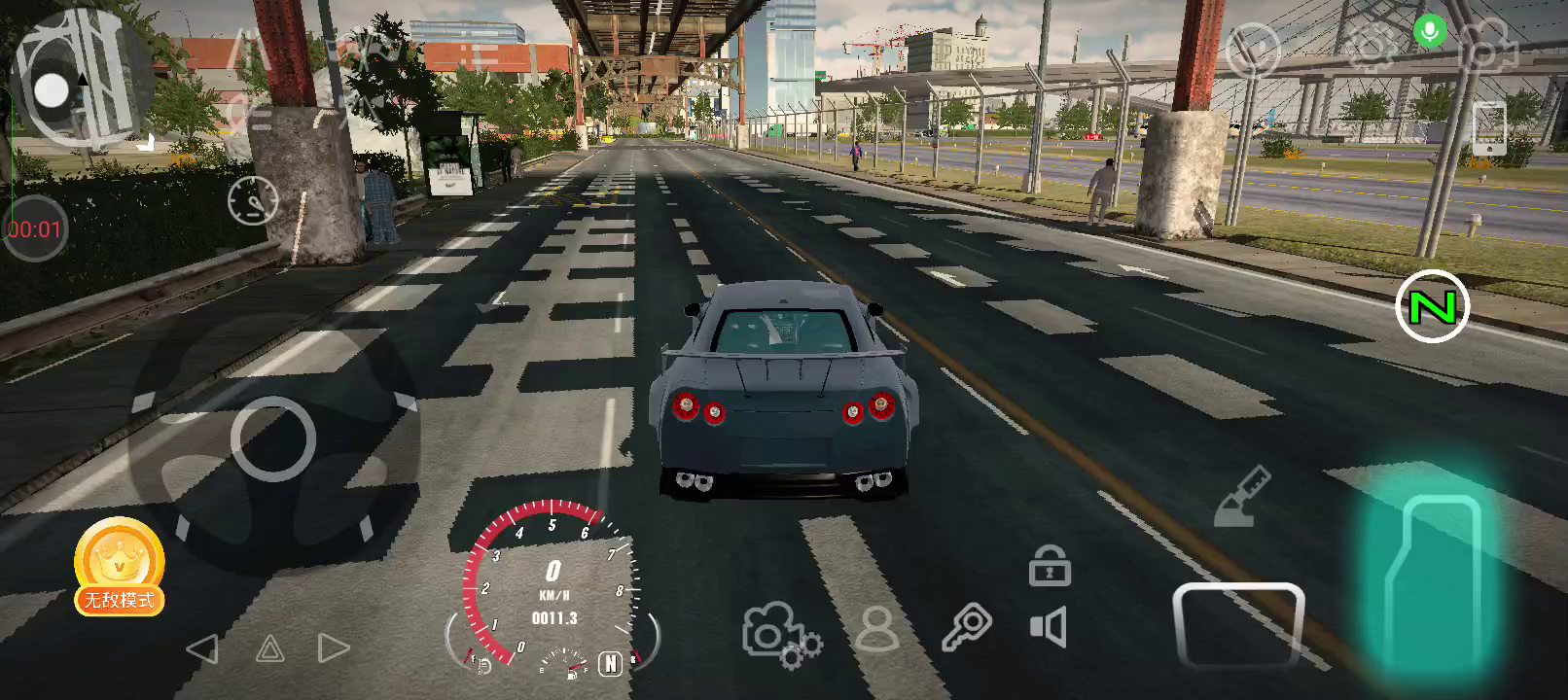Pull the handbrake lever icon
The width and height of the screenshot is (1568, 700).
coord(1243,498)
